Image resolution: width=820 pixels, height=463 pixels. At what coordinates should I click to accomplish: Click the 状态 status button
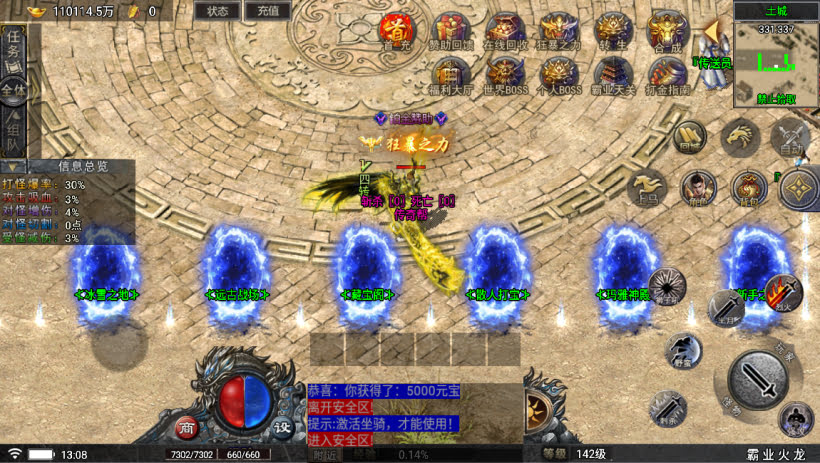coord(217,11)
